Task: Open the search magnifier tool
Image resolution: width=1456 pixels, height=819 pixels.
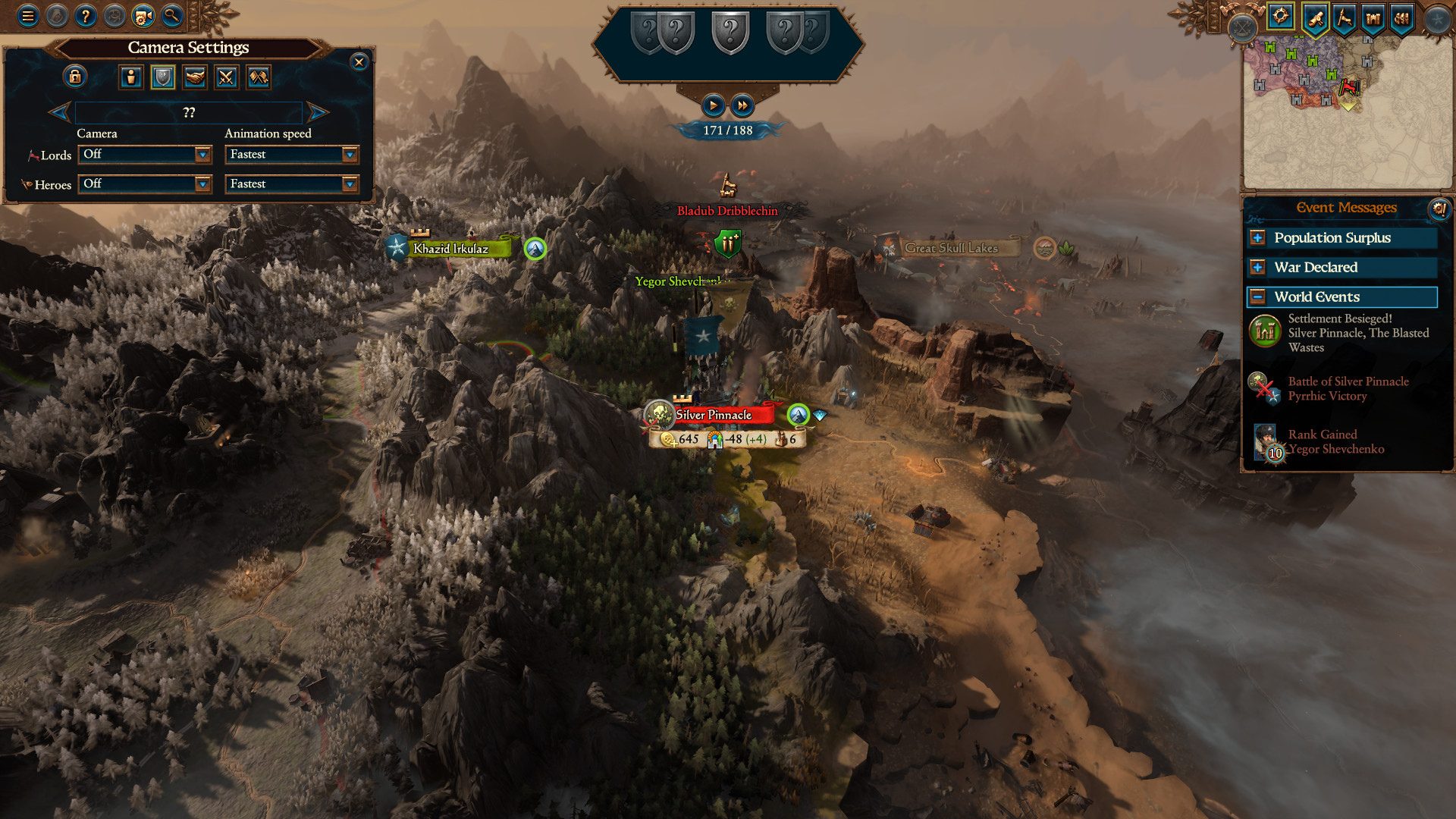Action: tap(171, 16)
